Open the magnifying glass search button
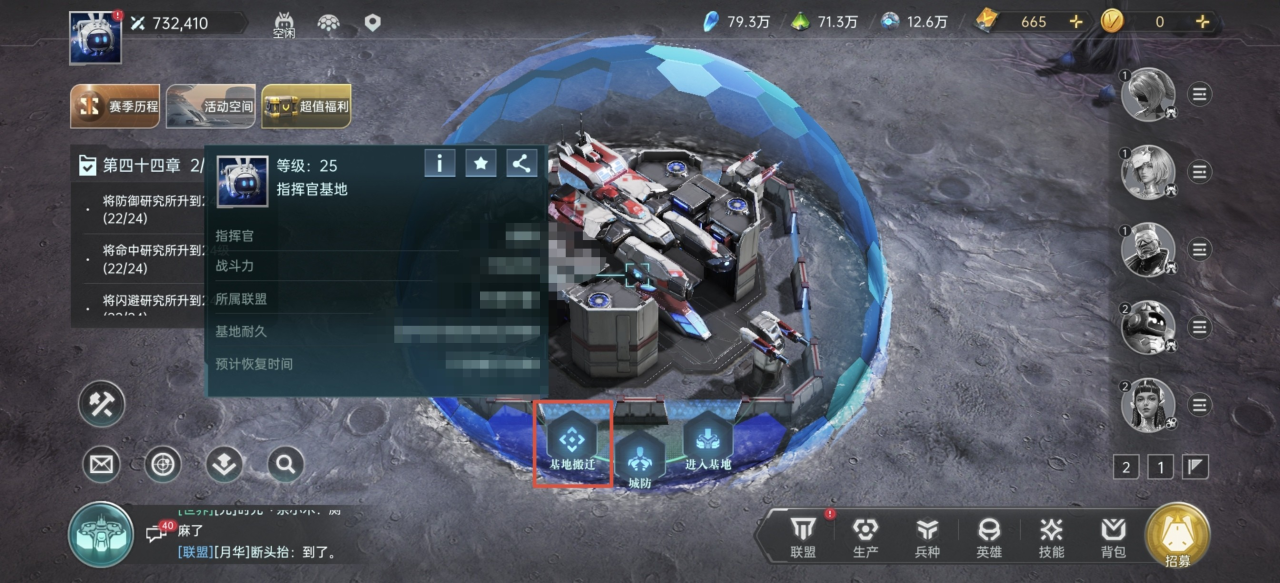1280x583 pixels. tap(285, 463)
